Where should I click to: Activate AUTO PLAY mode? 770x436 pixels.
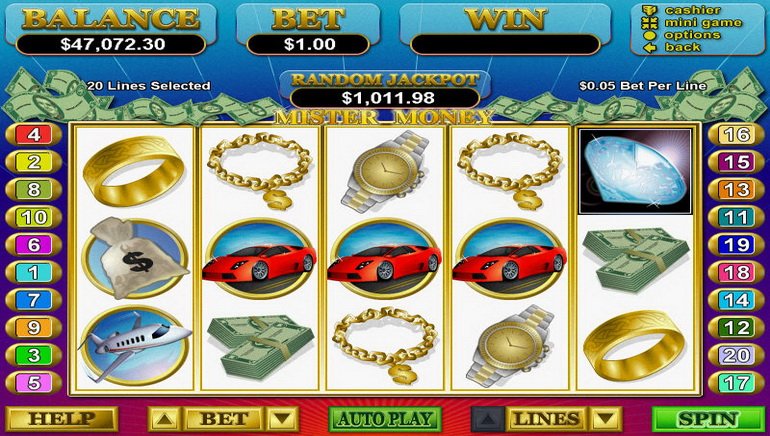(385, 419)
